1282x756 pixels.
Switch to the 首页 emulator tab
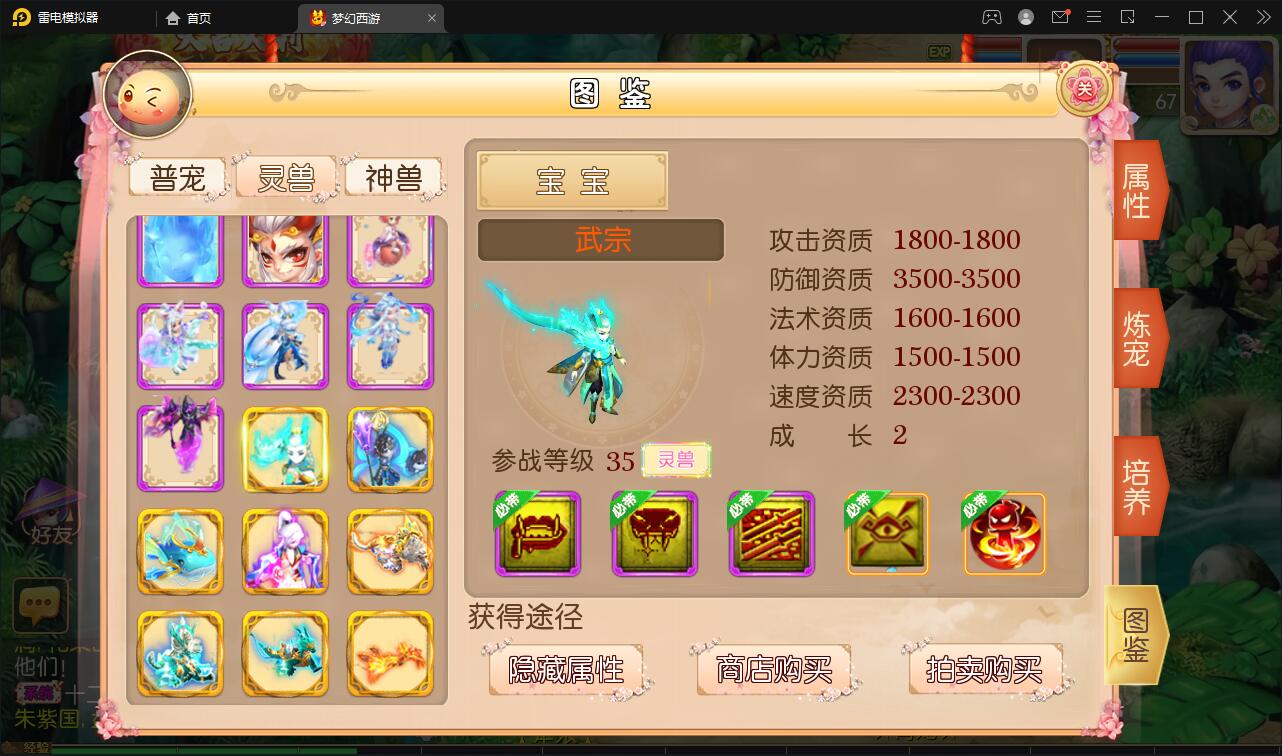pyautogui.click(x=198, y=17)
